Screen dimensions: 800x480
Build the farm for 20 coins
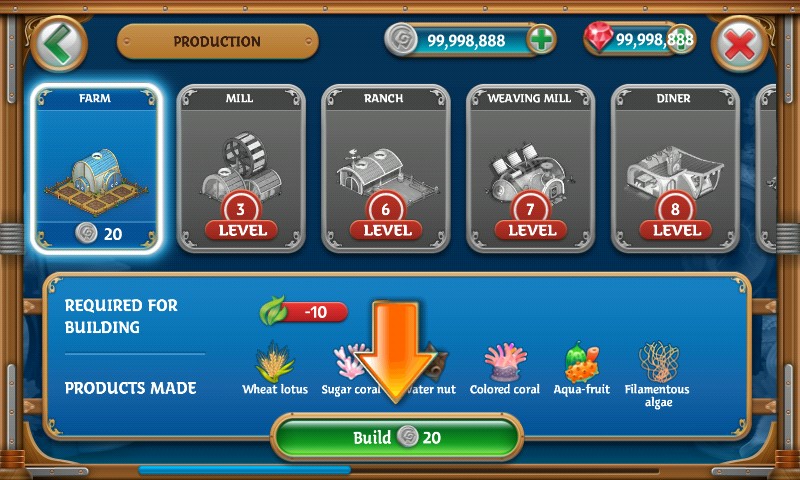point(397,437)
